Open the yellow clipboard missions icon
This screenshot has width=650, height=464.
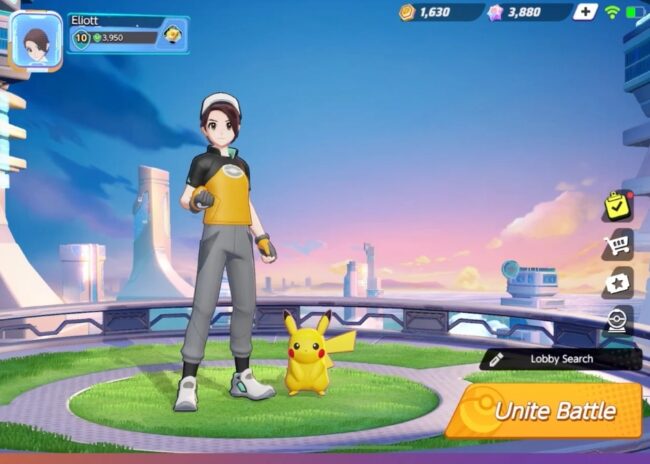coord(617,206)
